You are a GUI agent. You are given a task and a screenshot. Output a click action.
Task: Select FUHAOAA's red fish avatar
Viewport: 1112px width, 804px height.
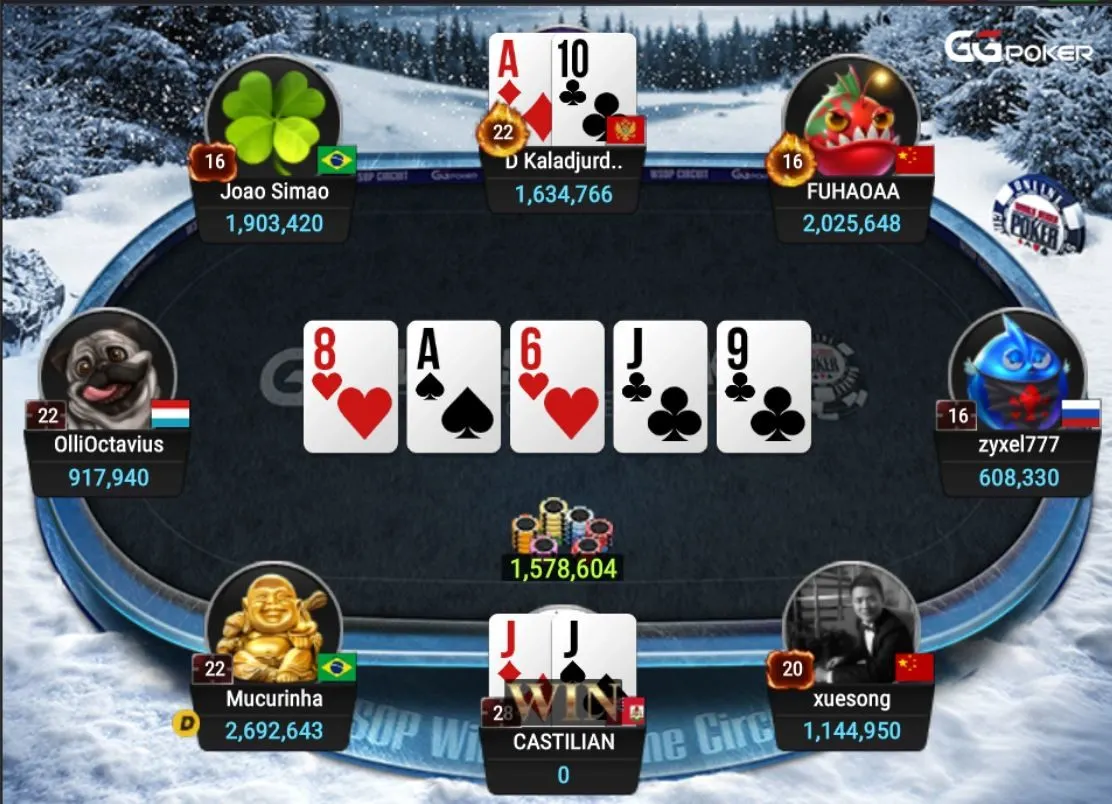pos(851,118)
